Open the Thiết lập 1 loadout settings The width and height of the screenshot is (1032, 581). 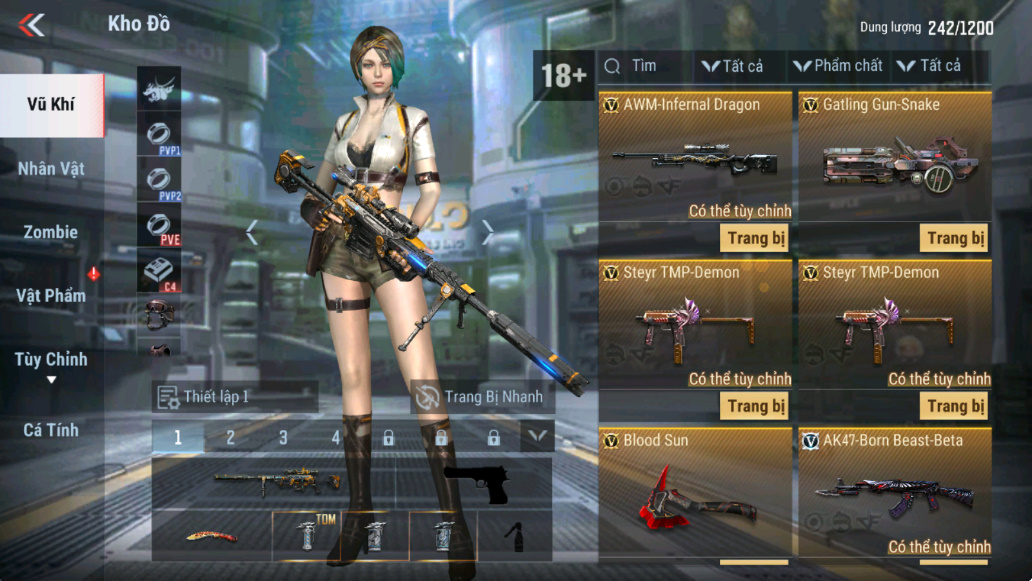coord(234,397)
